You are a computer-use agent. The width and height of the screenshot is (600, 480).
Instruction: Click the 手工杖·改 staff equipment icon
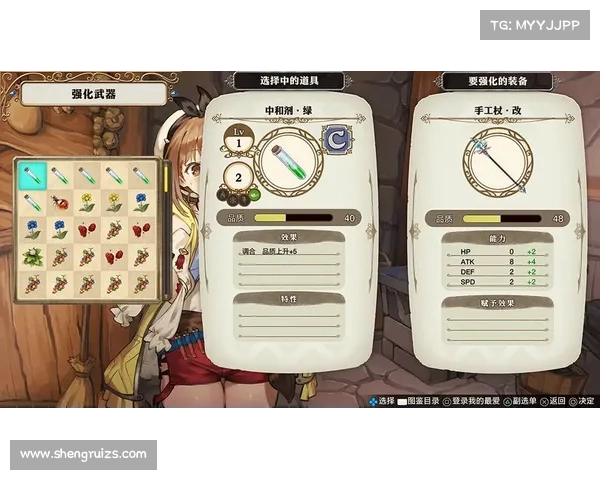pos(497,164)
